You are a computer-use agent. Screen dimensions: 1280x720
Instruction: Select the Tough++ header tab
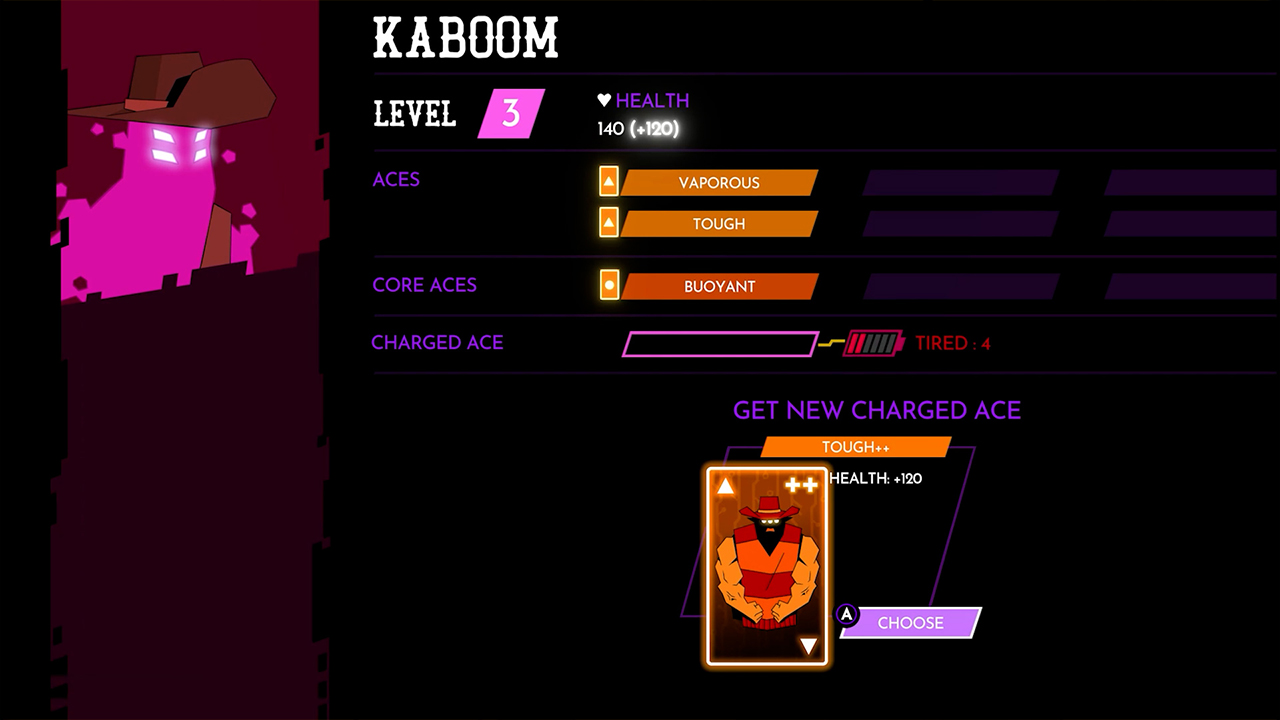[x=857, y=446]
